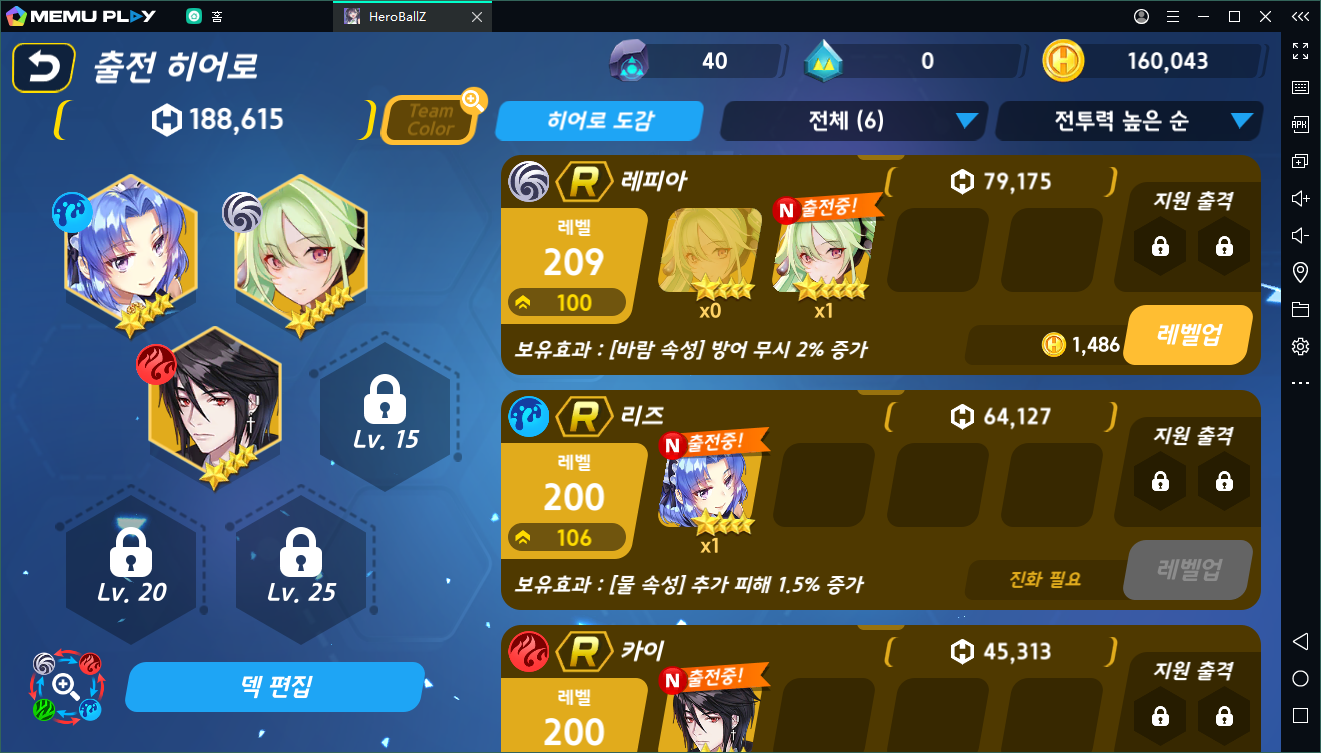1321x753 pixels.
Task: Select 리즈's deployed blue-haired card
Action: tap(709, 486)
